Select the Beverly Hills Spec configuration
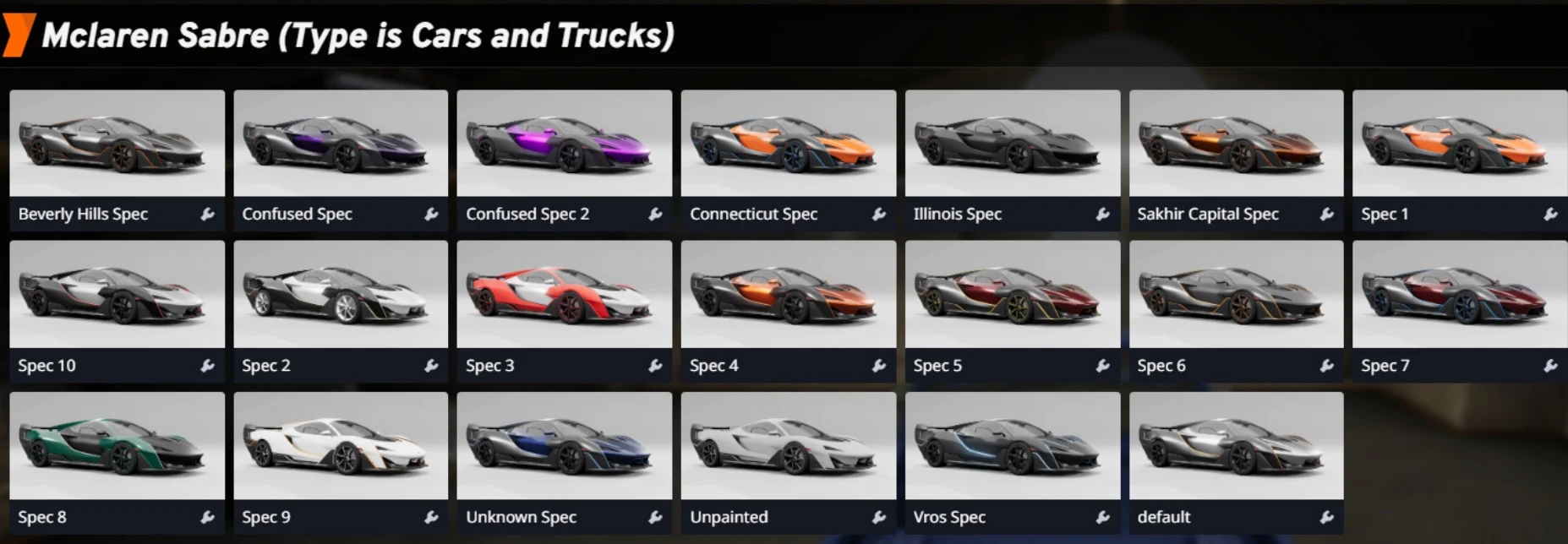This screenshot has height=544, width=1568. (117, 144)
